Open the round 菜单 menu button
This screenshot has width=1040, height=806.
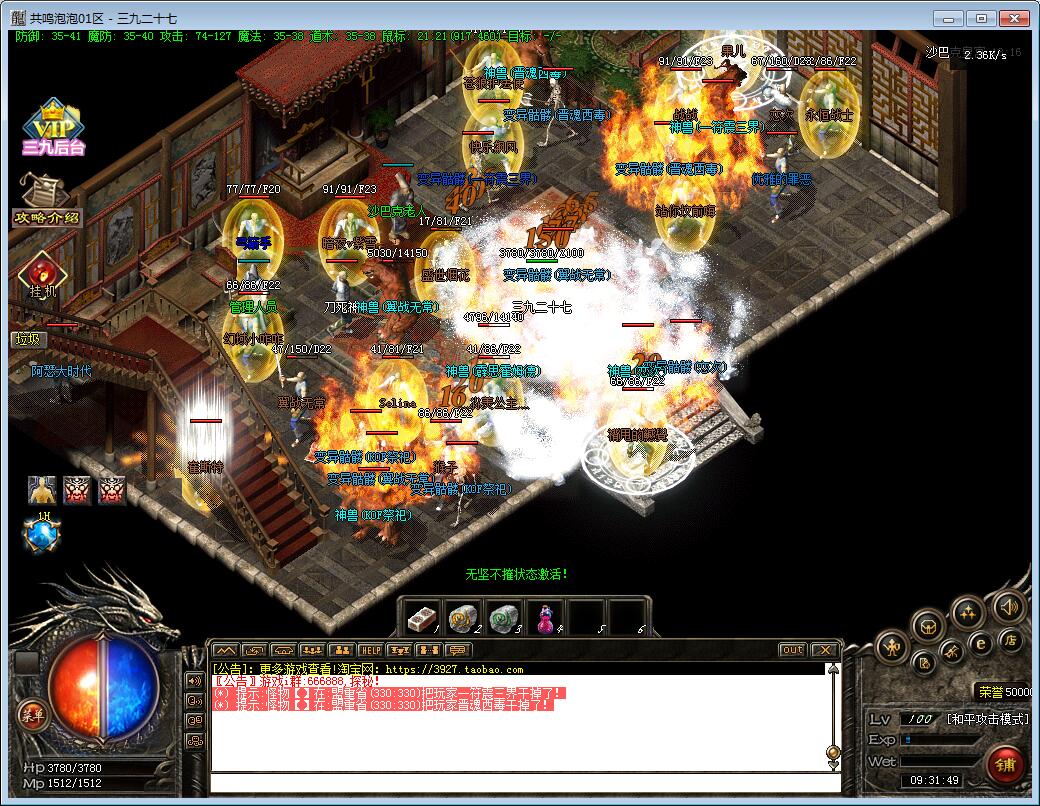tap(32, 714)
